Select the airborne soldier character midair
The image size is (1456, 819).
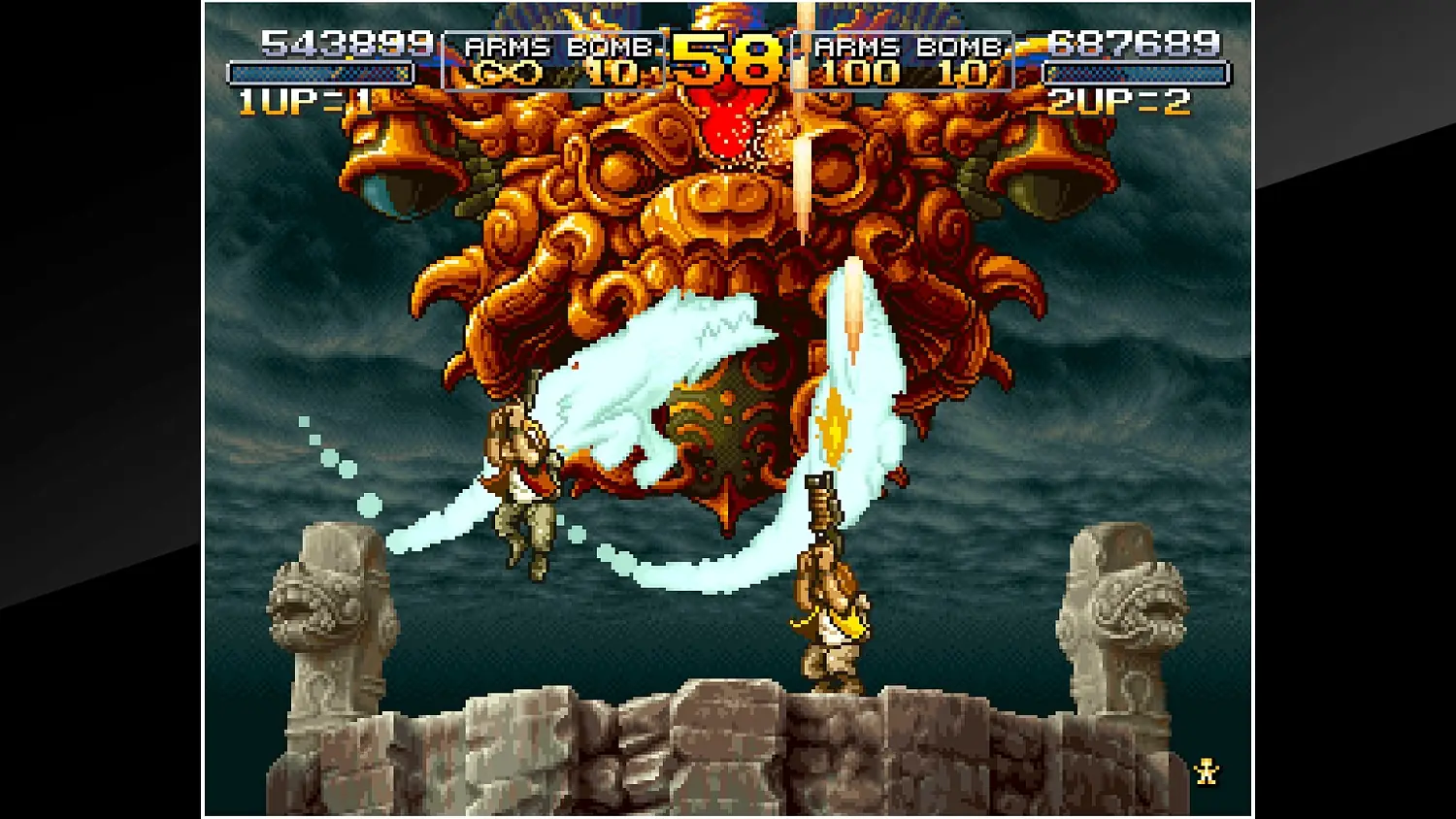pyautogui.click(x=524, y=485)
